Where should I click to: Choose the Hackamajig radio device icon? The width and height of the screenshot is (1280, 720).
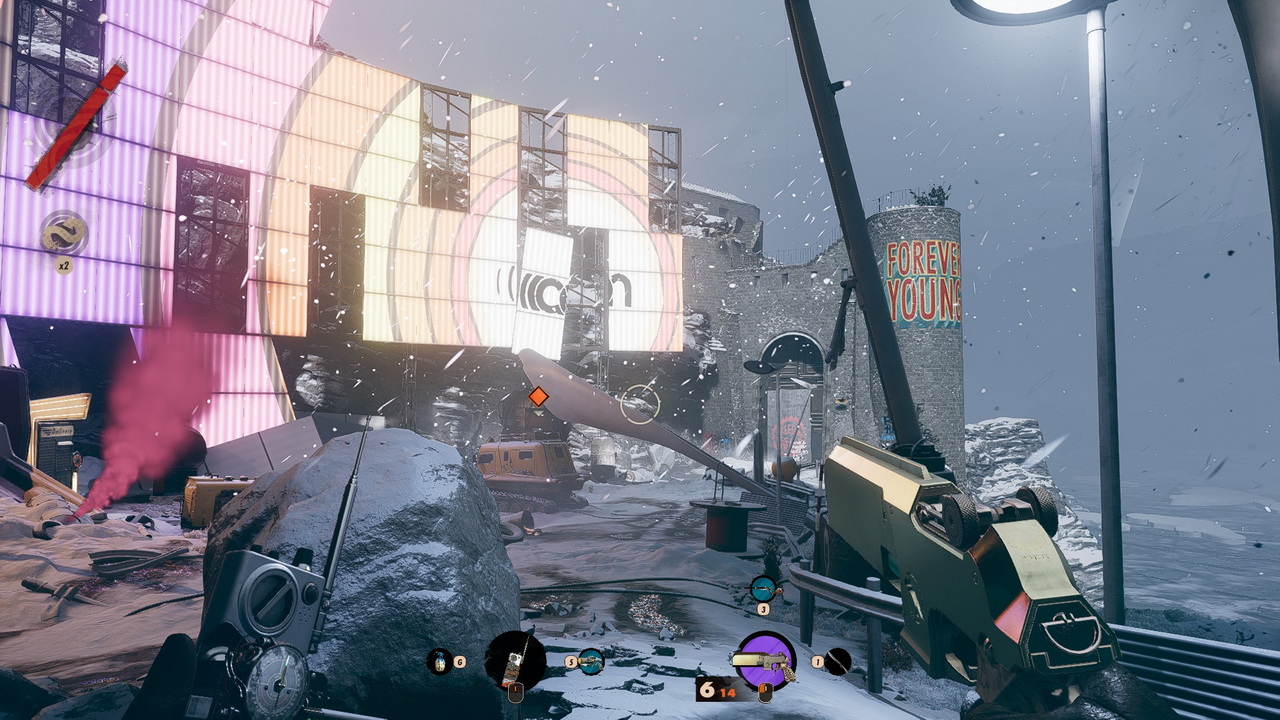515,661
